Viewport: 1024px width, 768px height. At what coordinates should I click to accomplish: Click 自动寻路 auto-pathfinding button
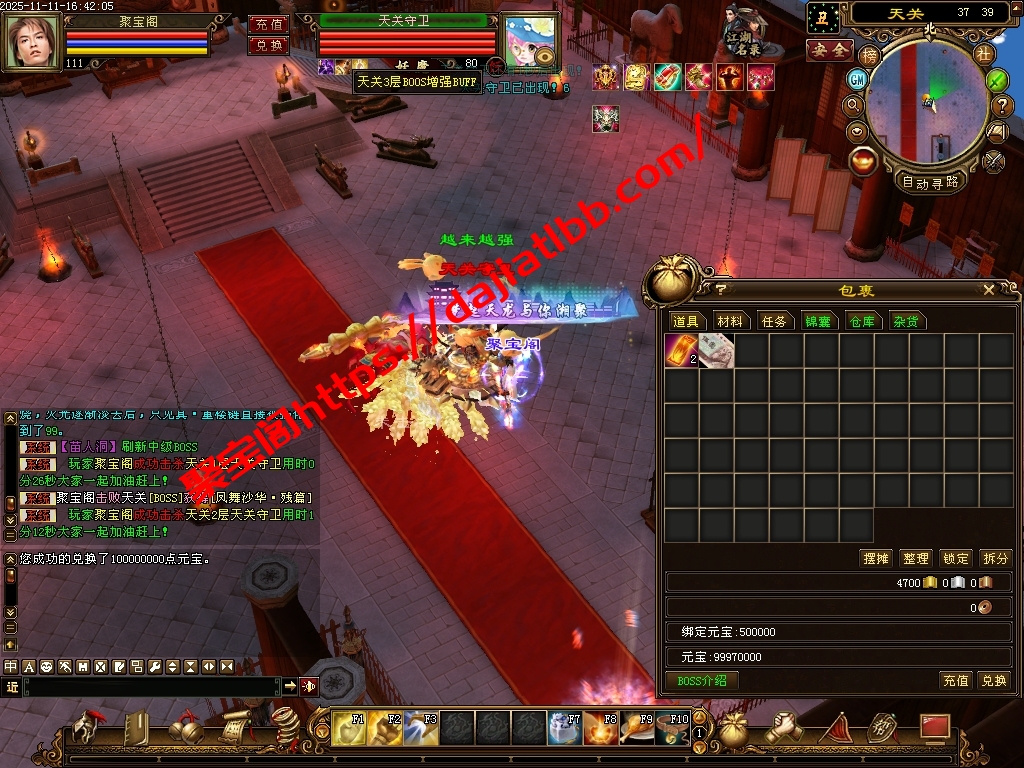pos(930,182)
